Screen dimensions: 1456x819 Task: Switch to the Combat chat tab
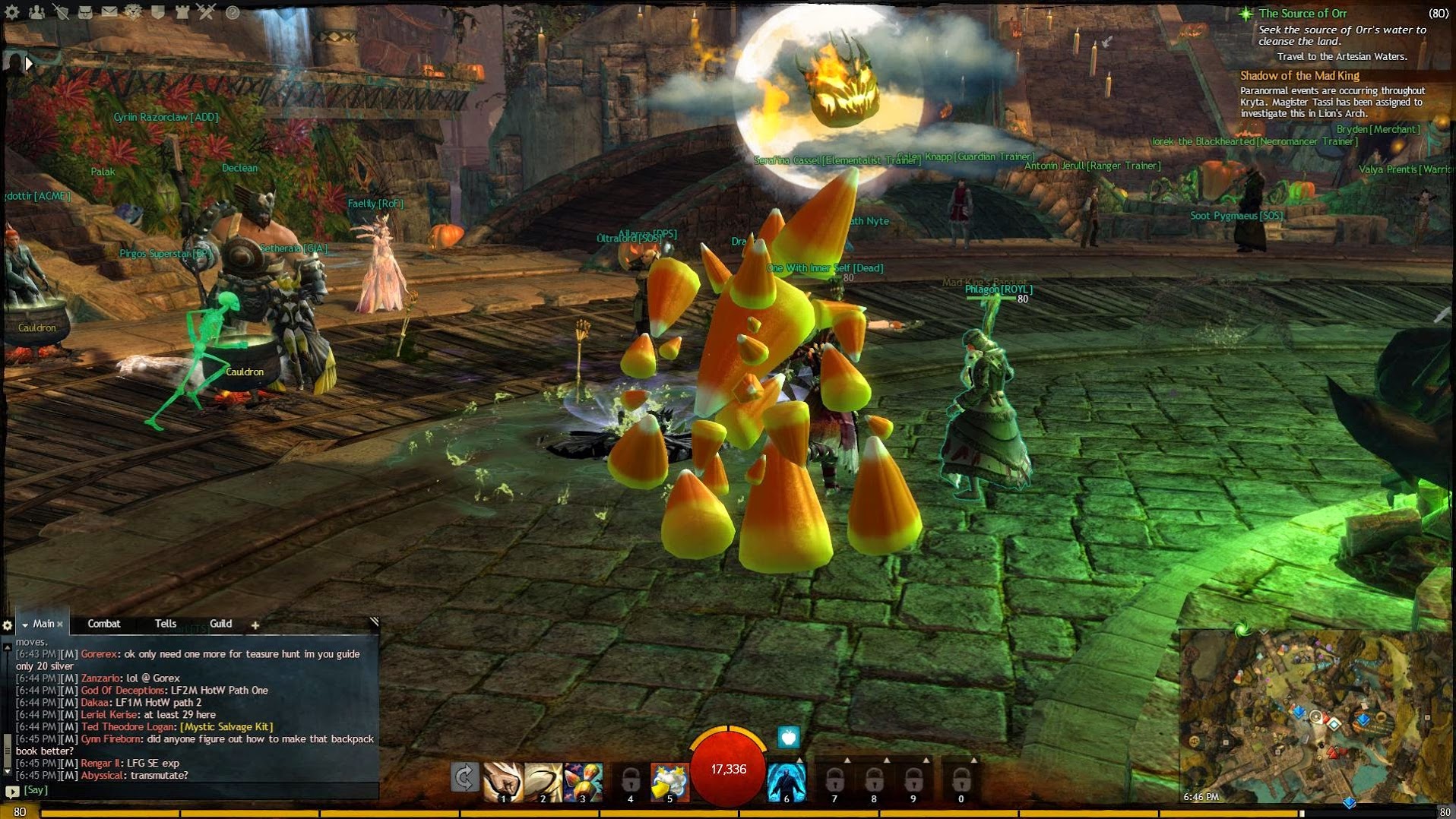point(104,624)
